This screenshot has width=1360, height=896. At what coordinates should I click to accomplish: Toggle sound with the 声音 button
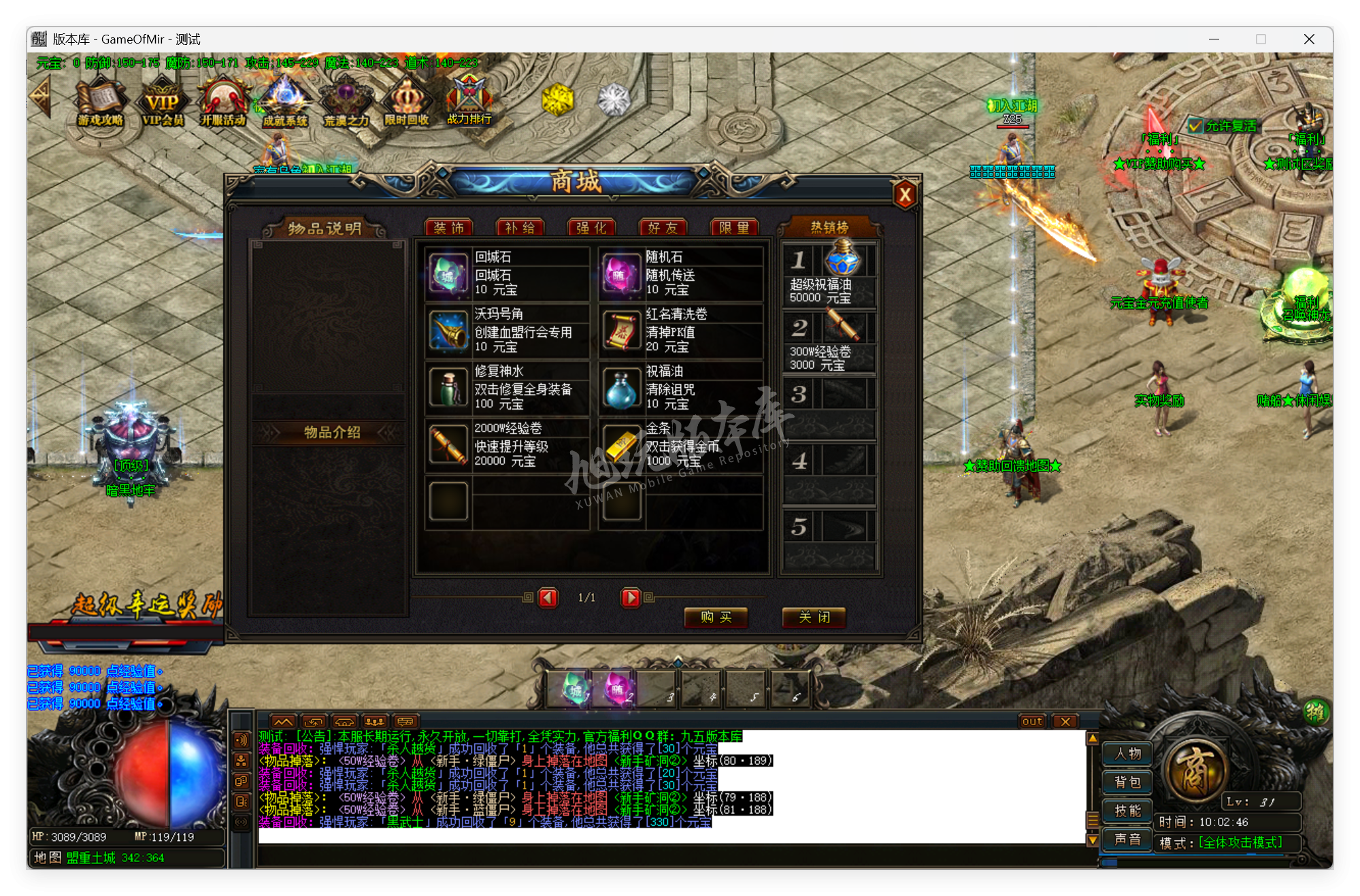(x=1127, y=839)
